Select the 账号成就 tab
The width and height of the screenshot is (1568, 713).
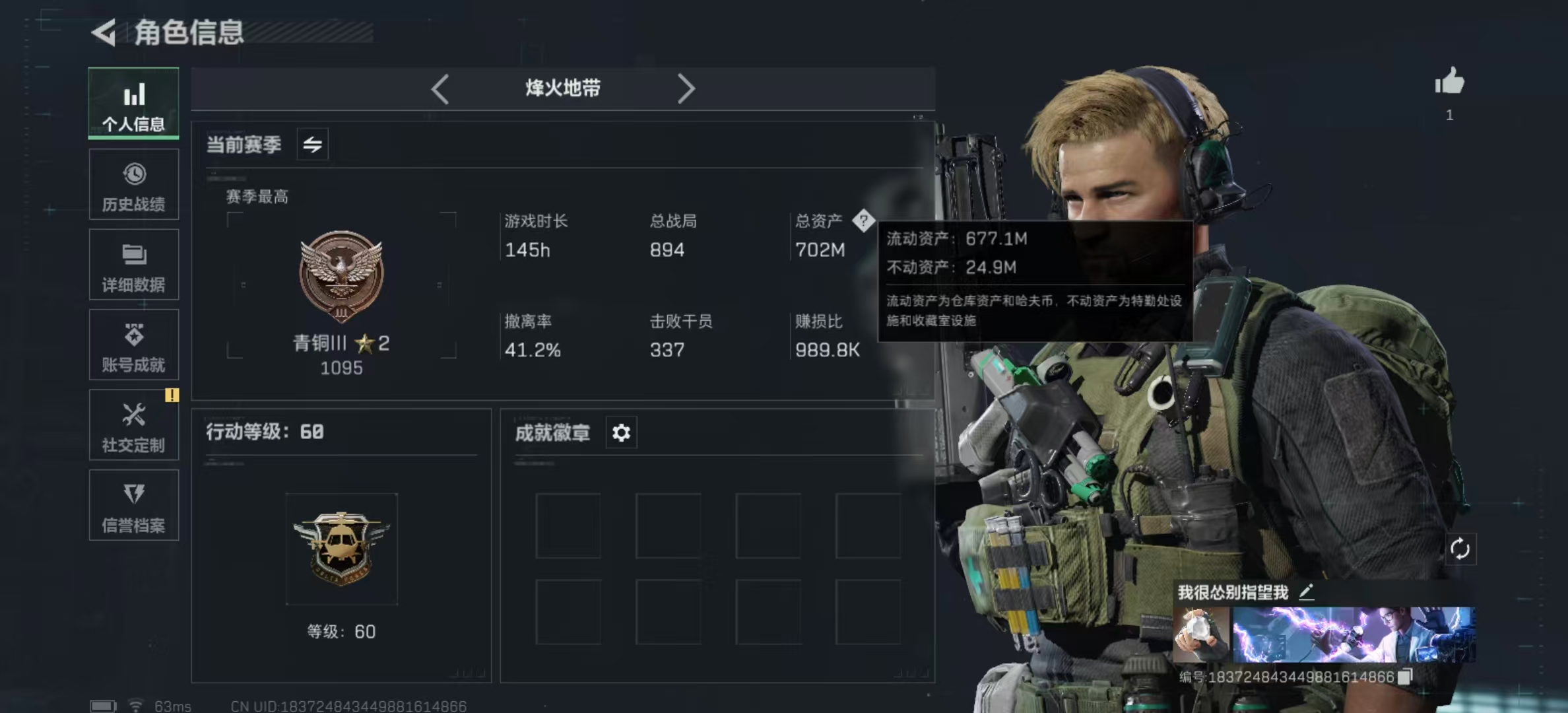(133, 345)
